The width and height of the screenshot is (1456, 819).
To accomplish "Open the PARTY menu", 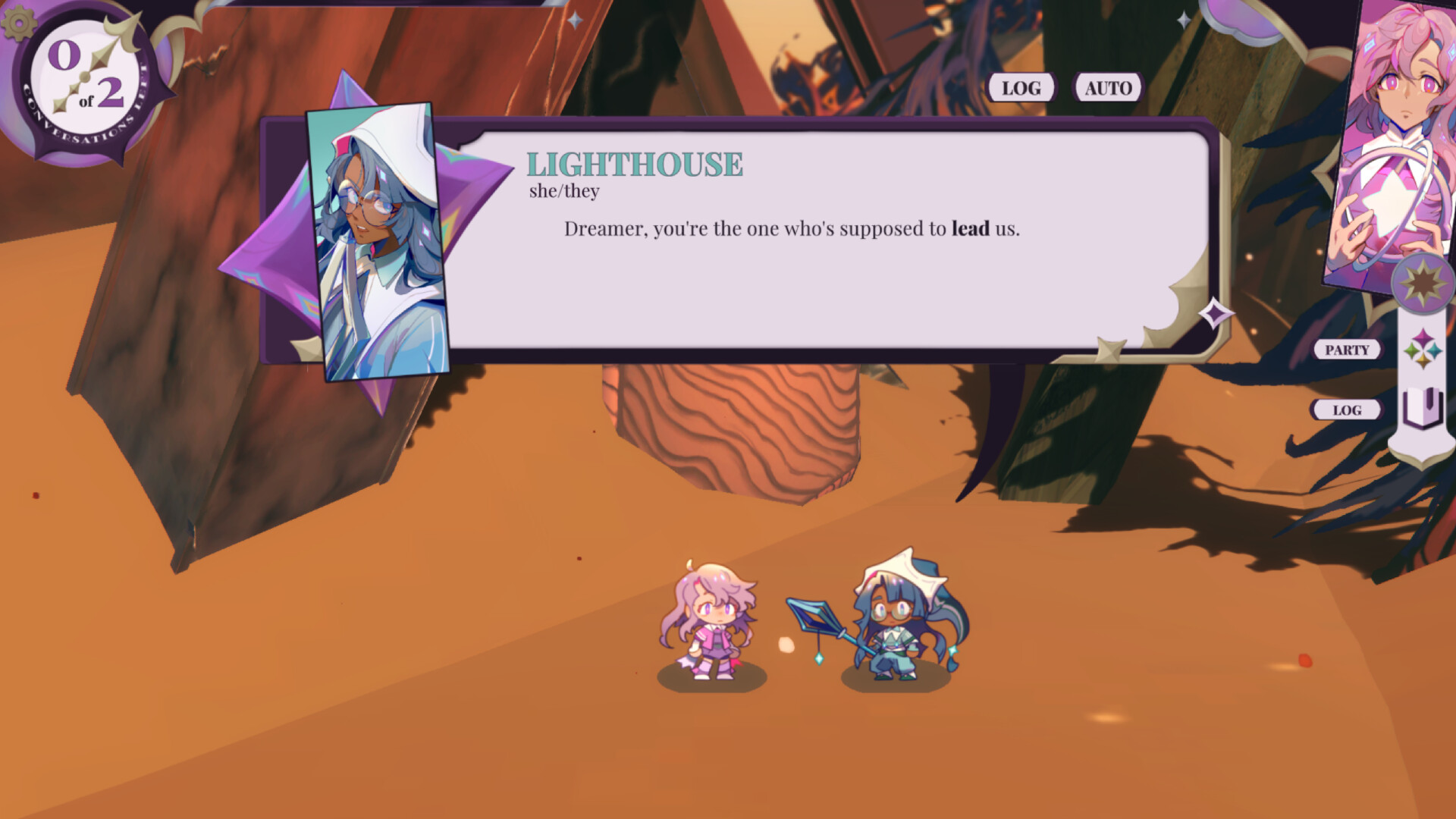I will [1346, 350].
